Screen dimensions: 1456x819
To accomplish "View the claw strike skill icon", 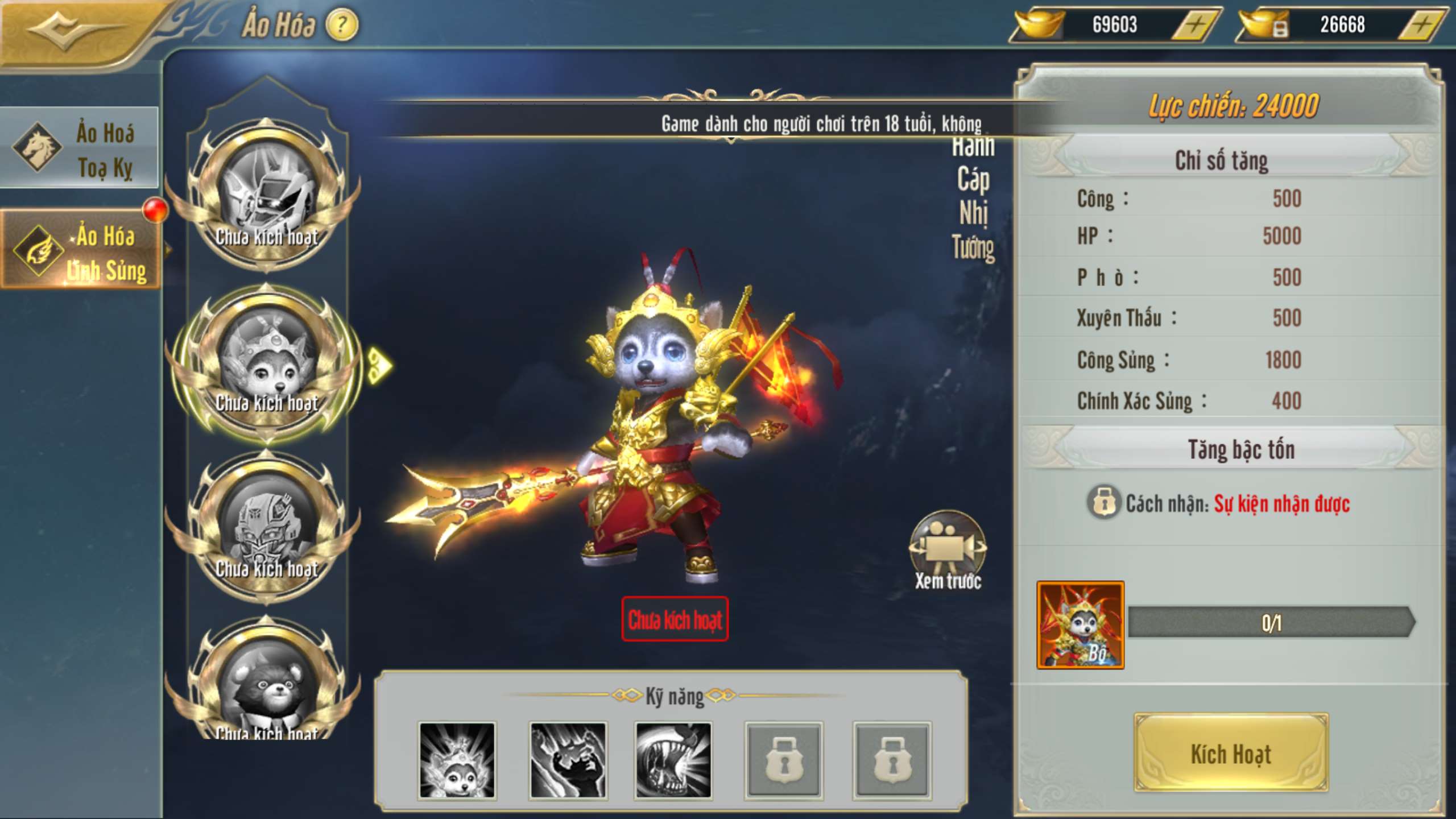I will (568, 760).
